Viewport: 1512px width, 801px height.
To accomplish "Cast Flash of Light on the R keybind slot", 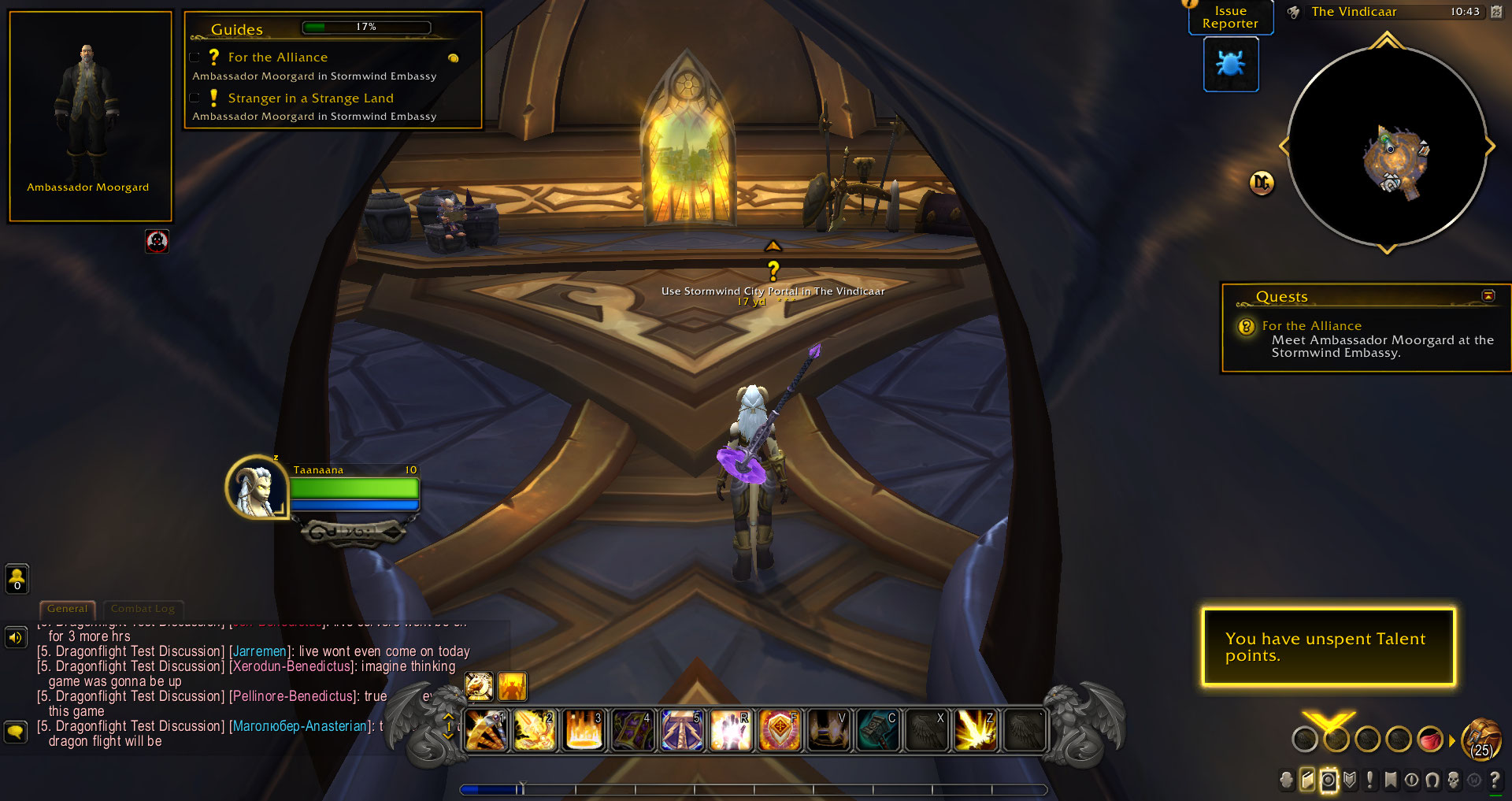I will click(731, 730).
